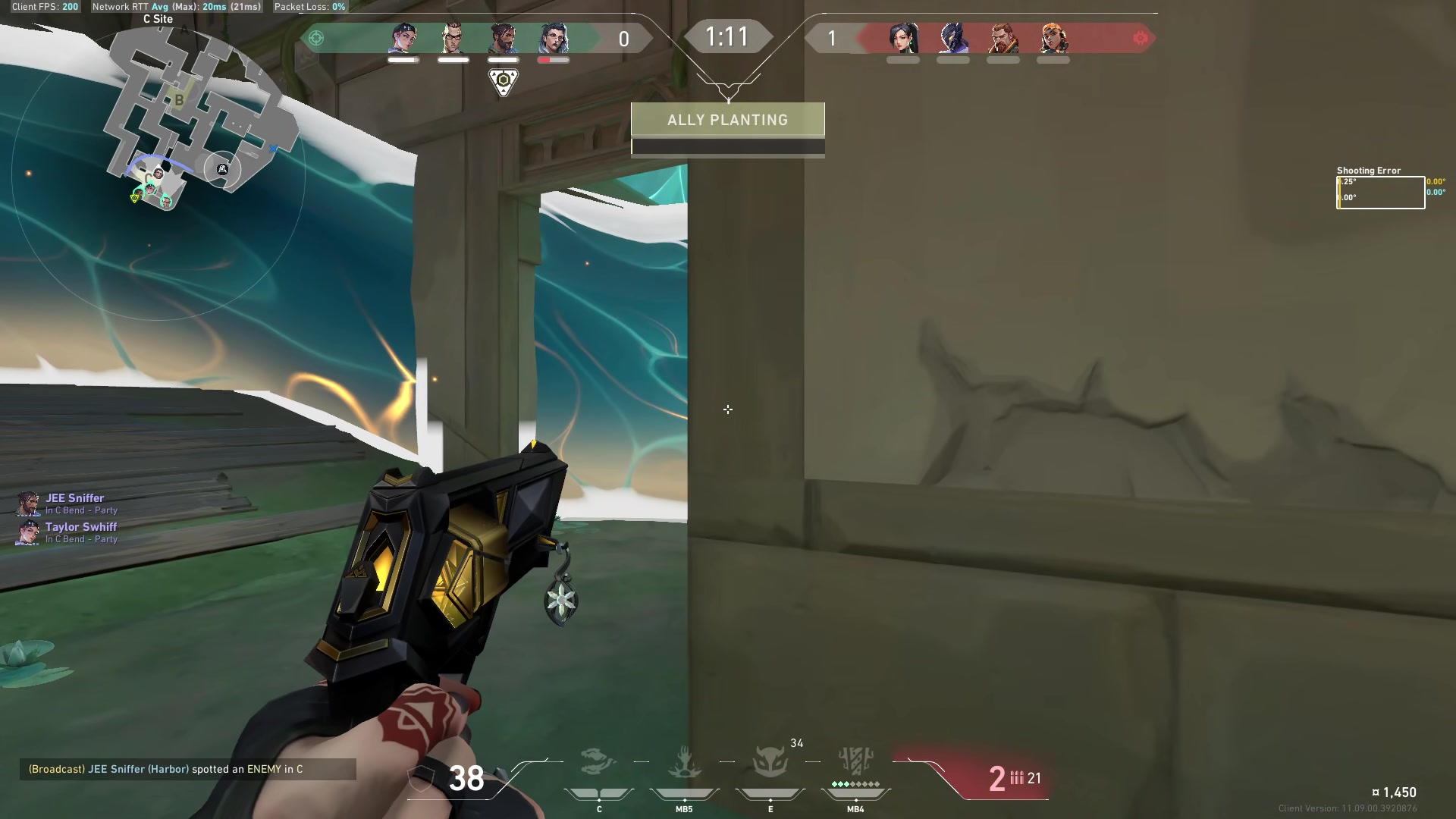Select the enemy Sage portrait
The height and width of the screenshot is (819, 1456).
[903, 38]
